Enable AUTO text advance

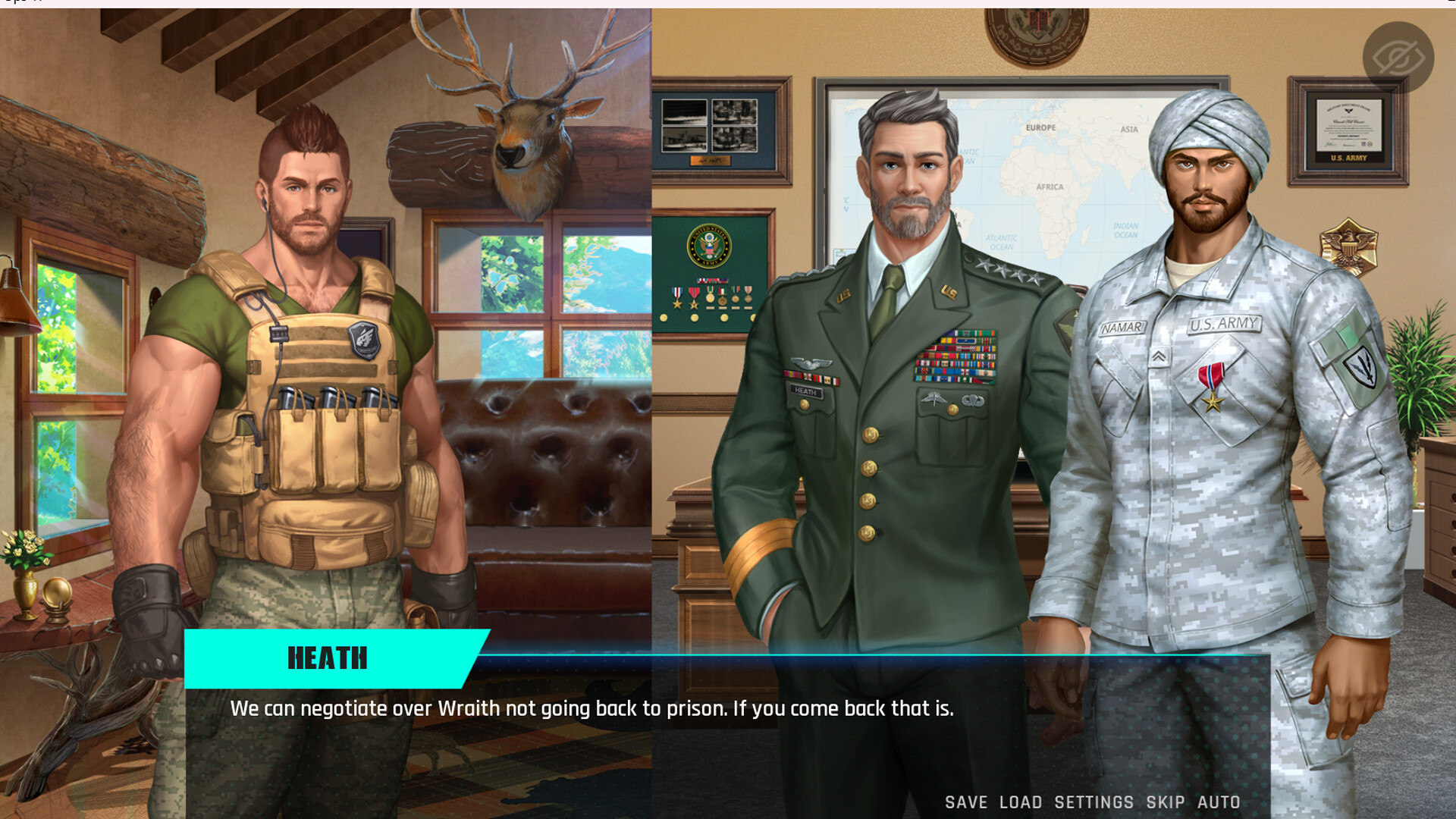tap(1218, 802)
